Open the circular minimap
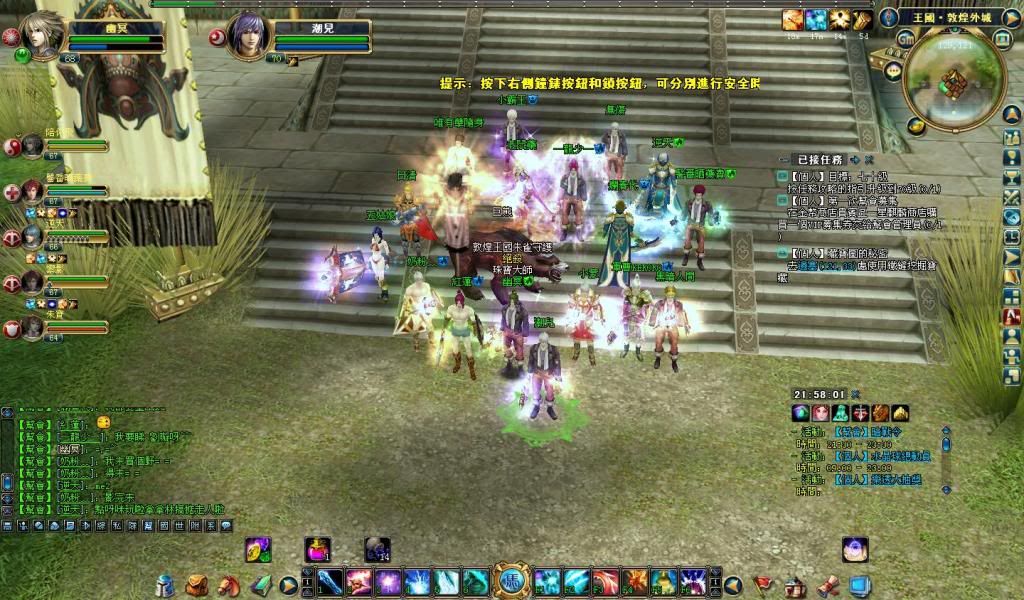 953,80
